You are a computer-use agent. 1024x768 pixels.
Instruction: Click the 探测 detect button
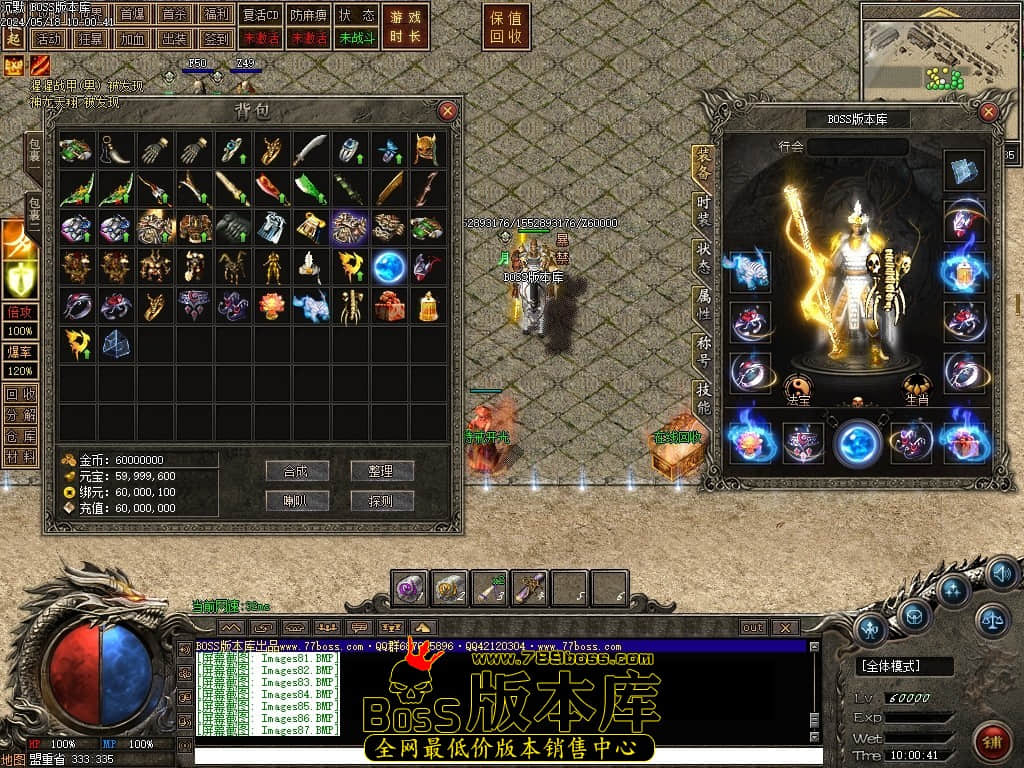pos(382,501)
